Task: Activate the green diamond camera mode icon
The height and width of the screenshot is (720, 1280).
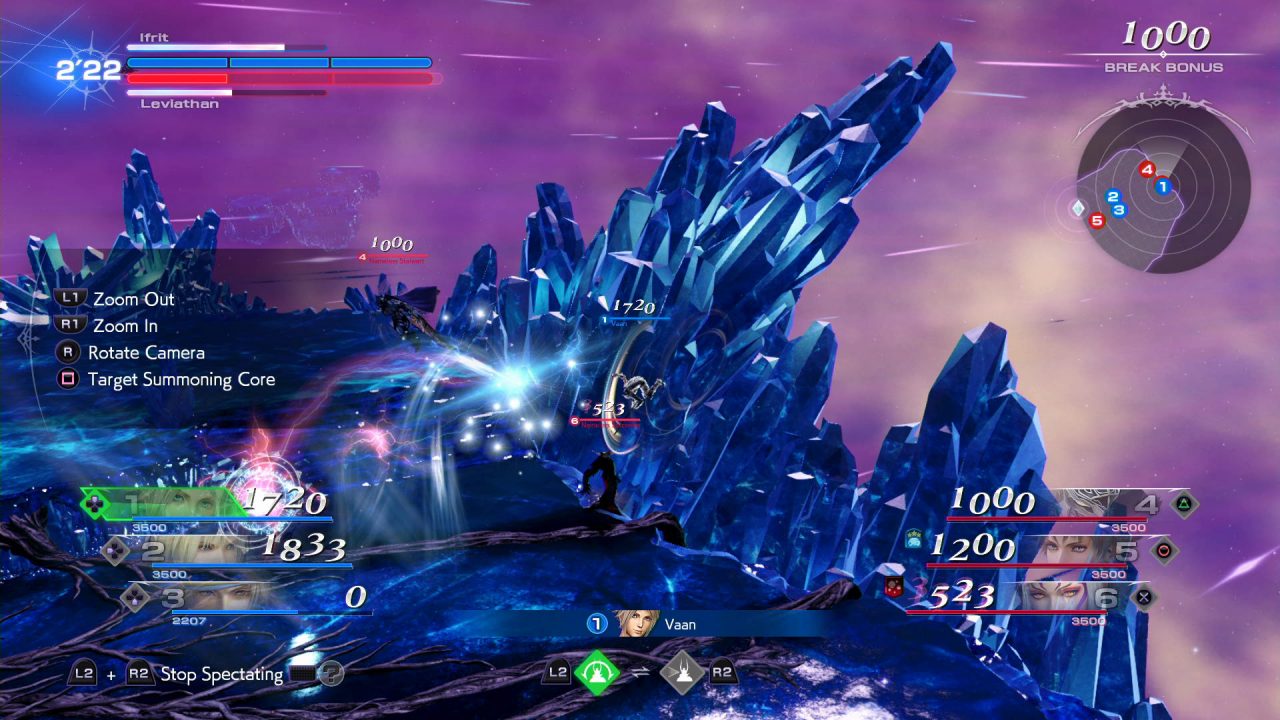Action: 595,672
